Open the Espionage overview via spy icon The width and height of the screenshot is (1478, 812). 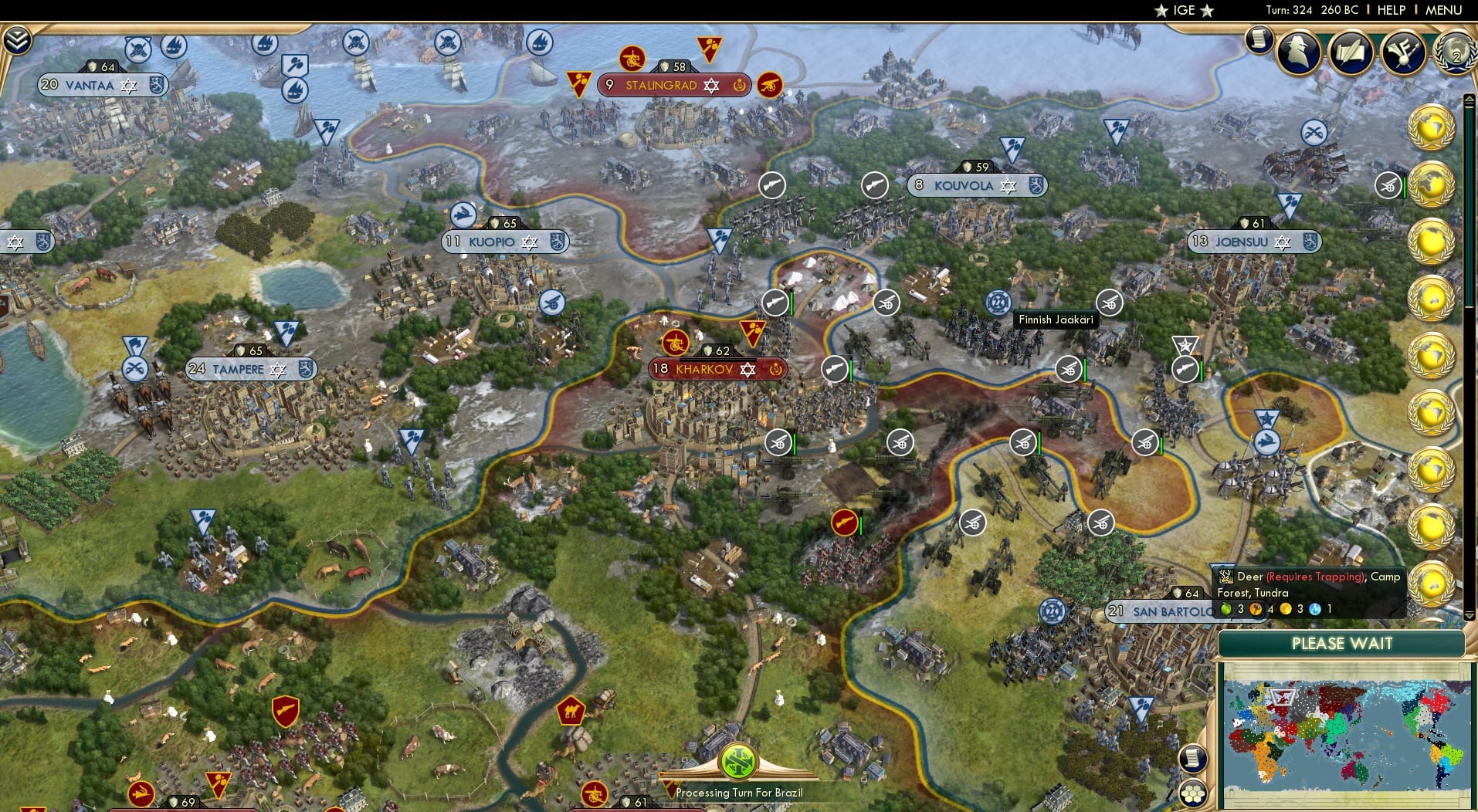point(1298,52)
